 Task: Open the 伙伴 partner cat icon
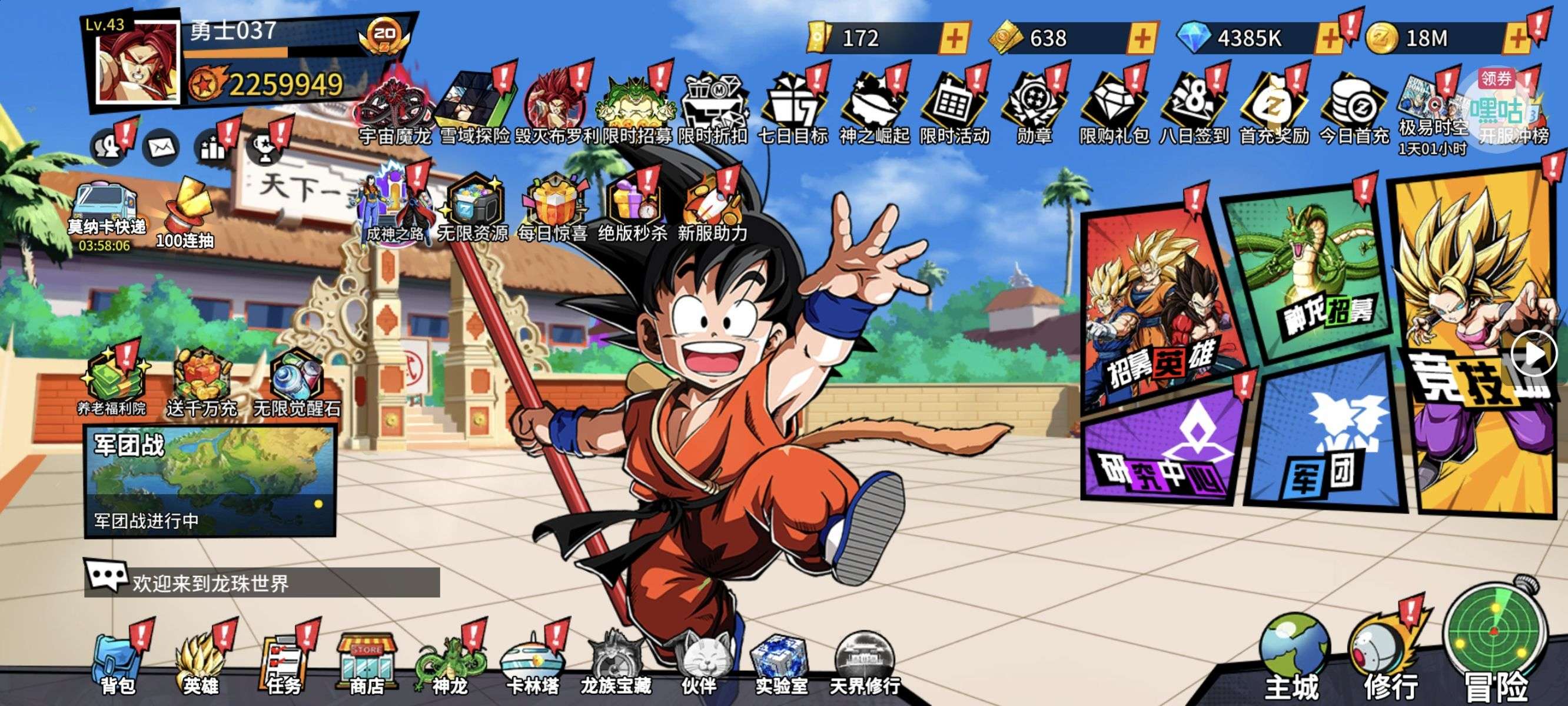(x=699, y=660)
